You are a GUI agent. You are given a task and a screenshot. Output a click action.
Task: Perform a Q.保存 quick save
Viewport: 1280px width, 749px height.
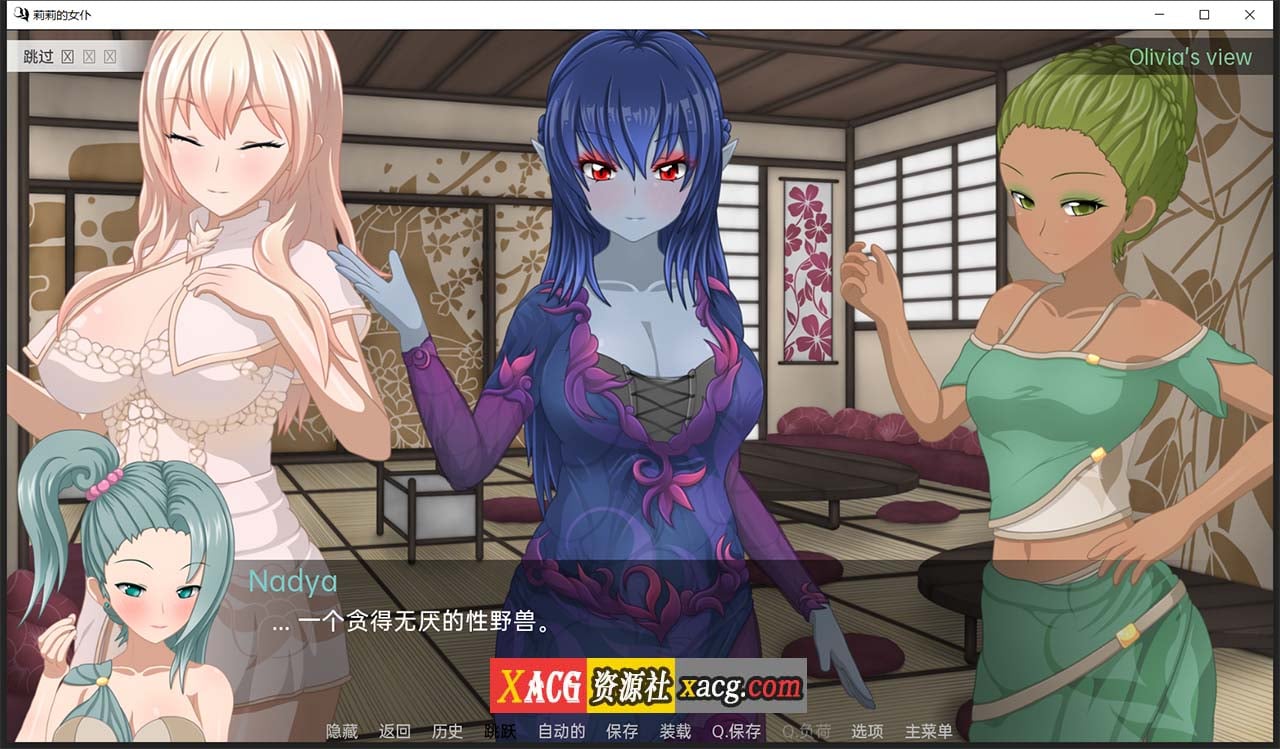[737, 731]
